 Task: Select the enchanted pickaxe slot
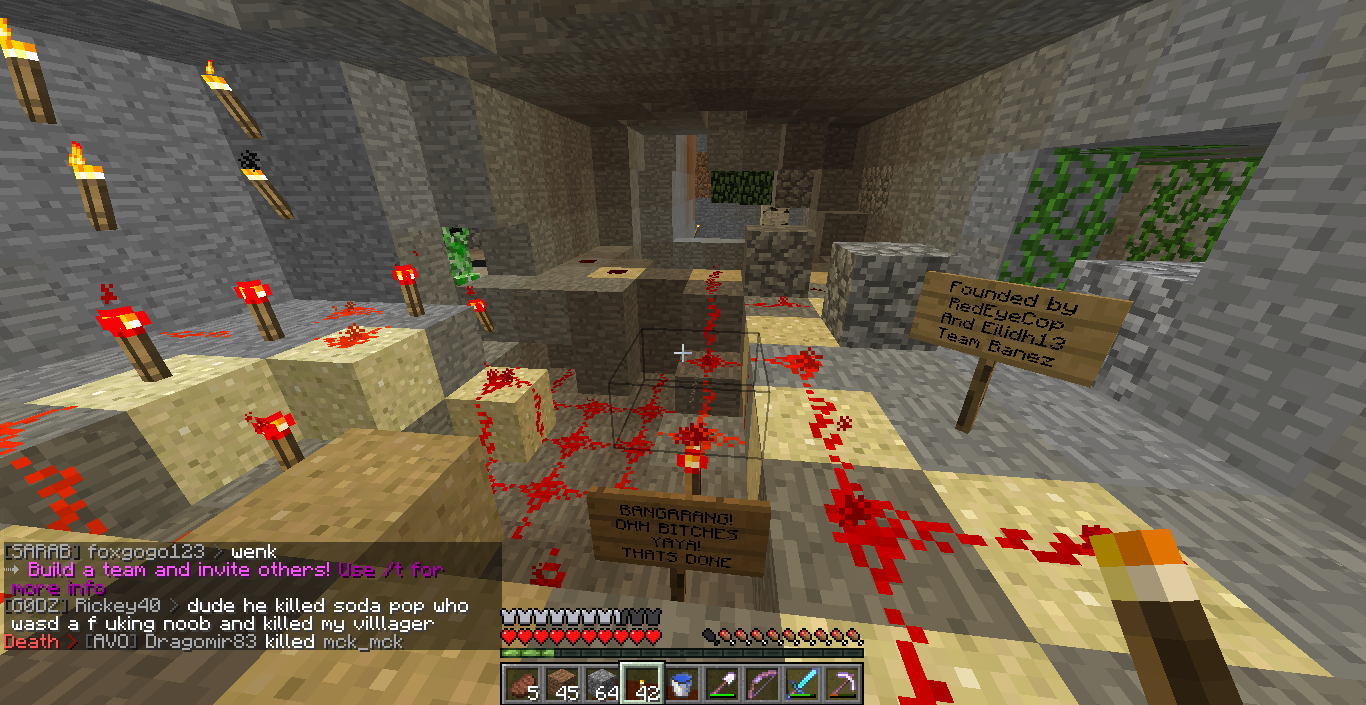pyautogui.click(x=841, y=684)
